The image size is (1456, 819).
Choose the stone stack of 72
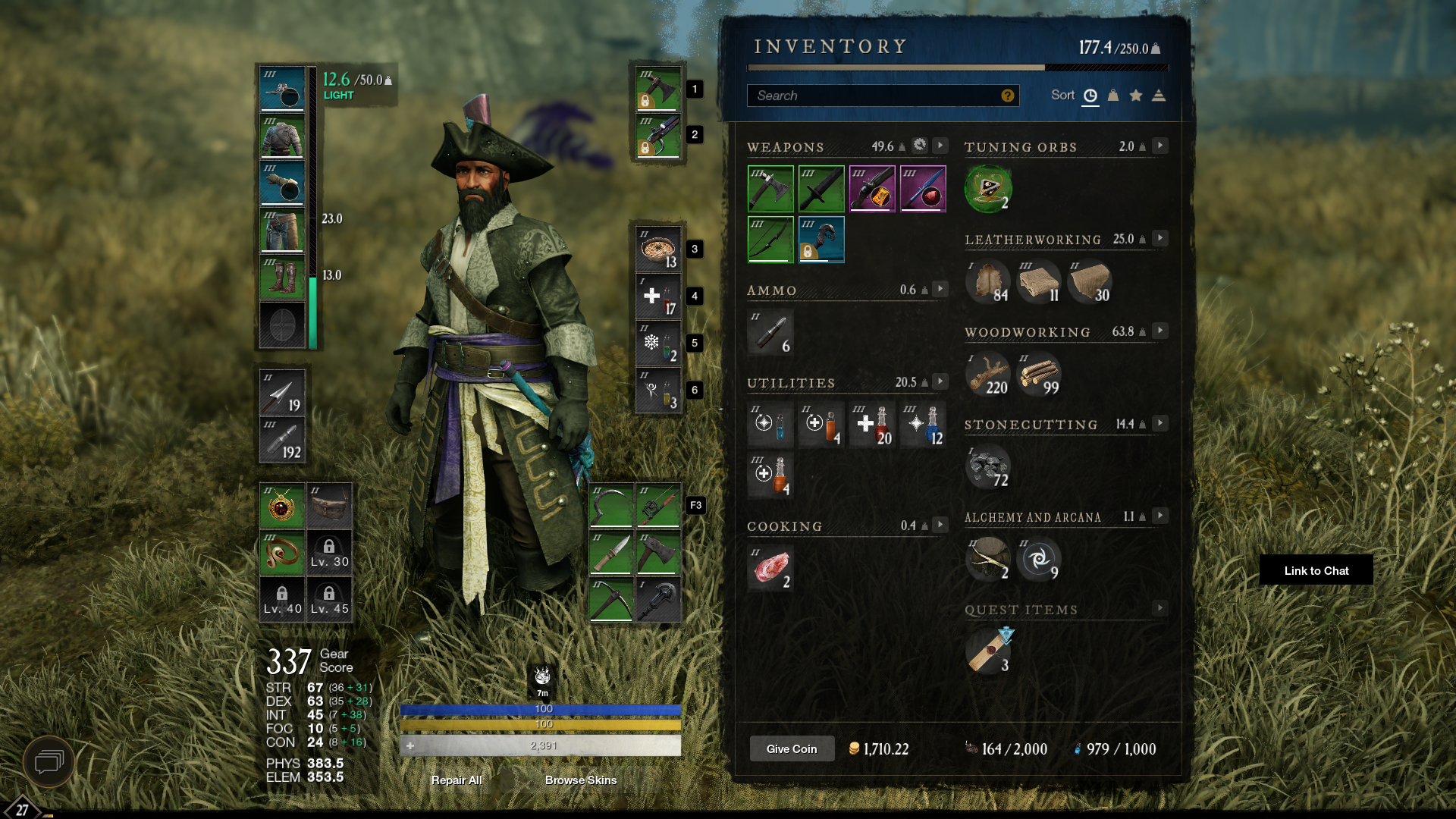(x=987, y=466)
